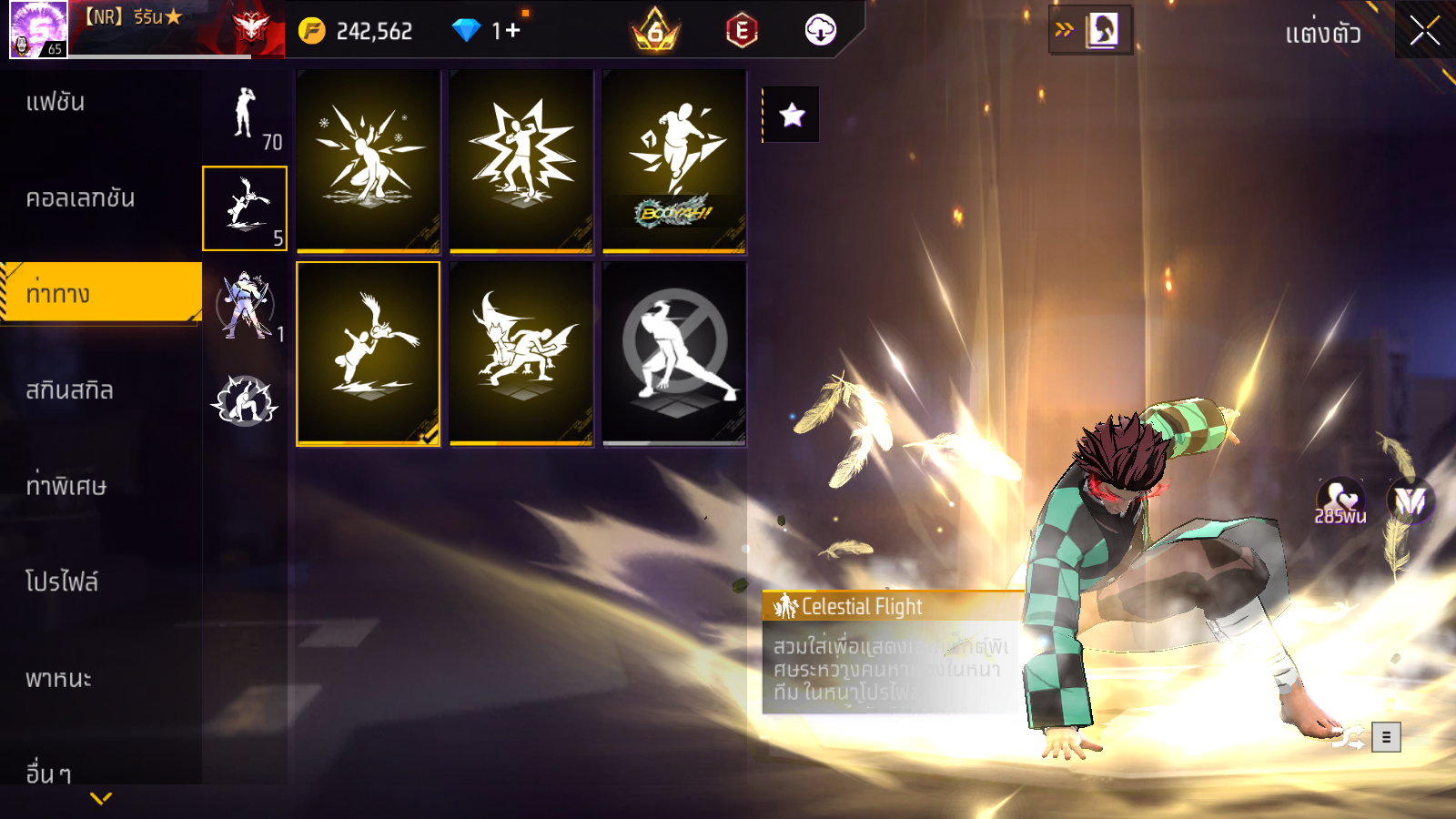Viewport: 1456px width, 819px height.
Task: Add more diamonds with the plus button
Action: click(512, 31)
